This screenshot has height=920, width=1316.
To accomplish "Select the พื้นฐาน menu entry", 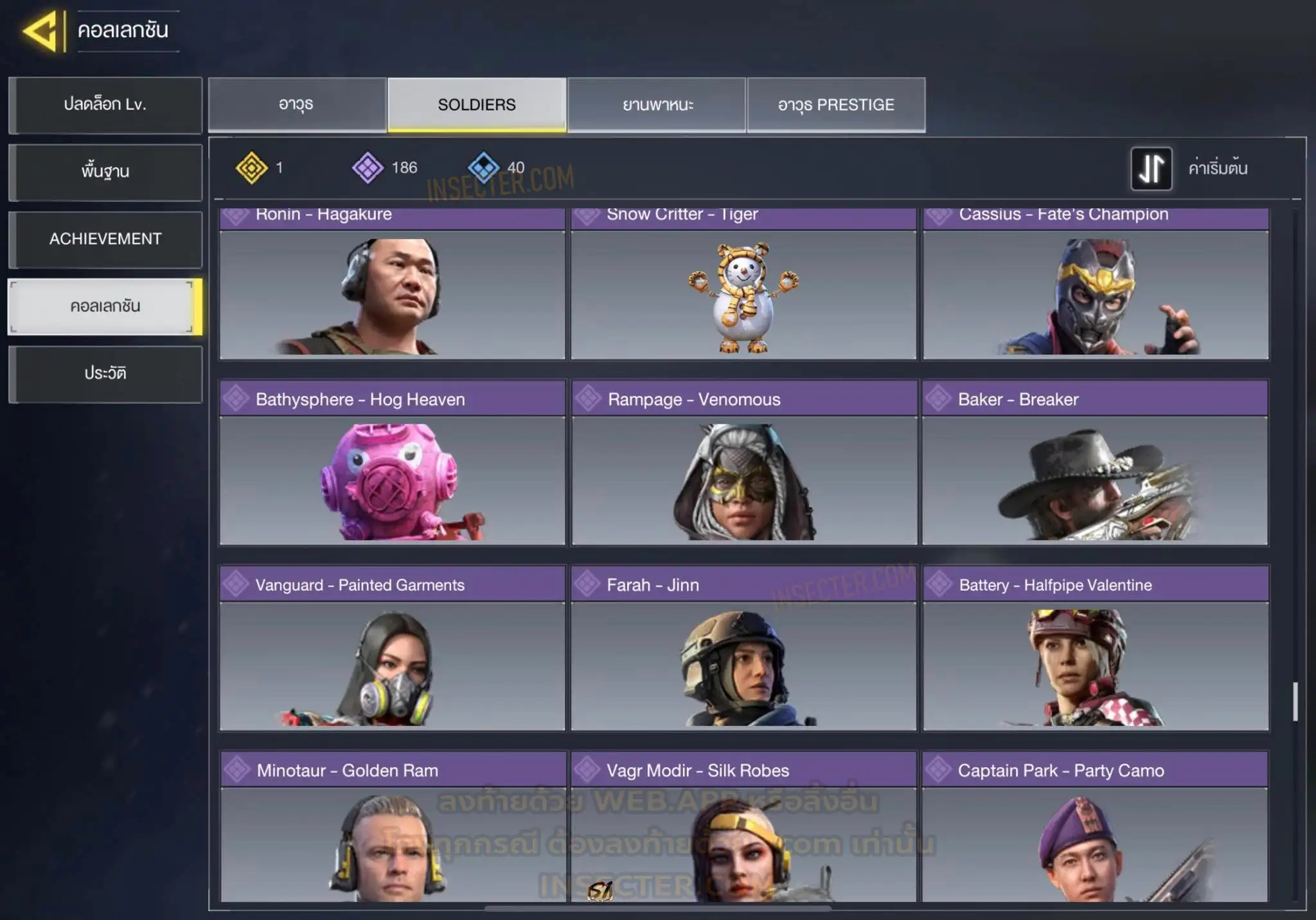I will point(105,172).
